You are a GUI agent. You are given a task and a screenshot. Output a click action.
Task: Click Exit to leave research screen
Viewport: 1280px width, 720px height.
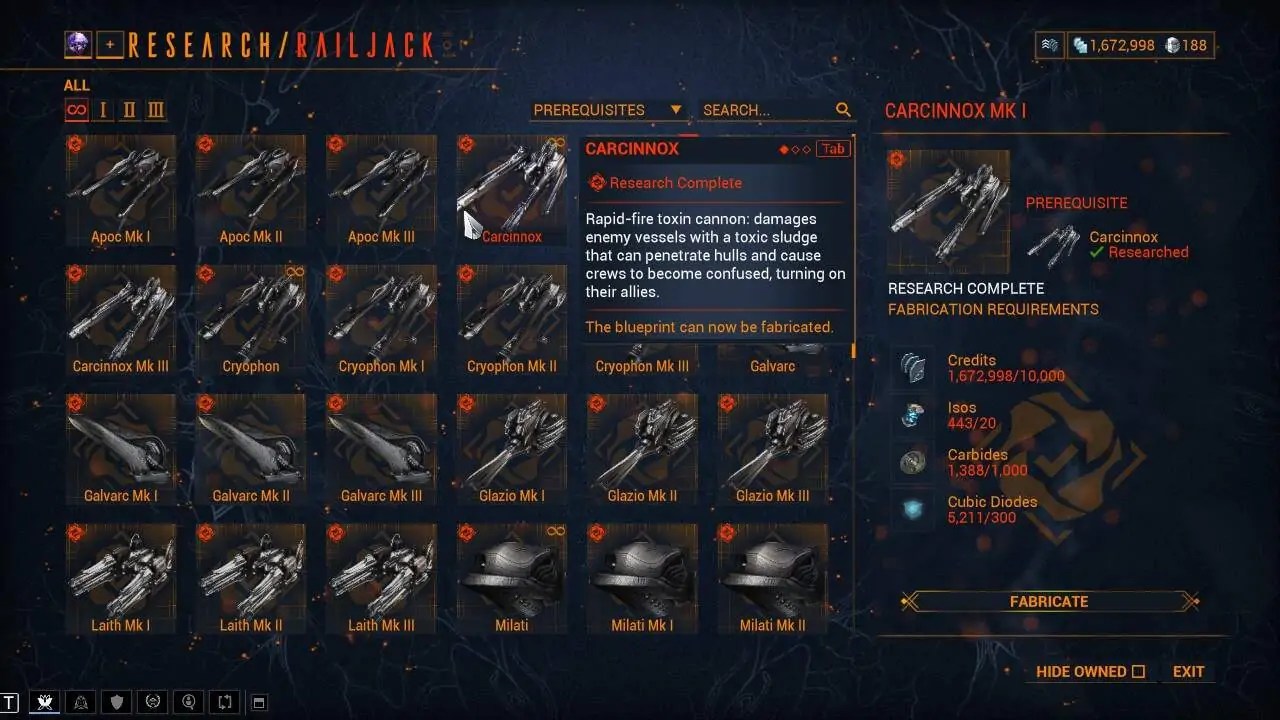[1188, 671]
